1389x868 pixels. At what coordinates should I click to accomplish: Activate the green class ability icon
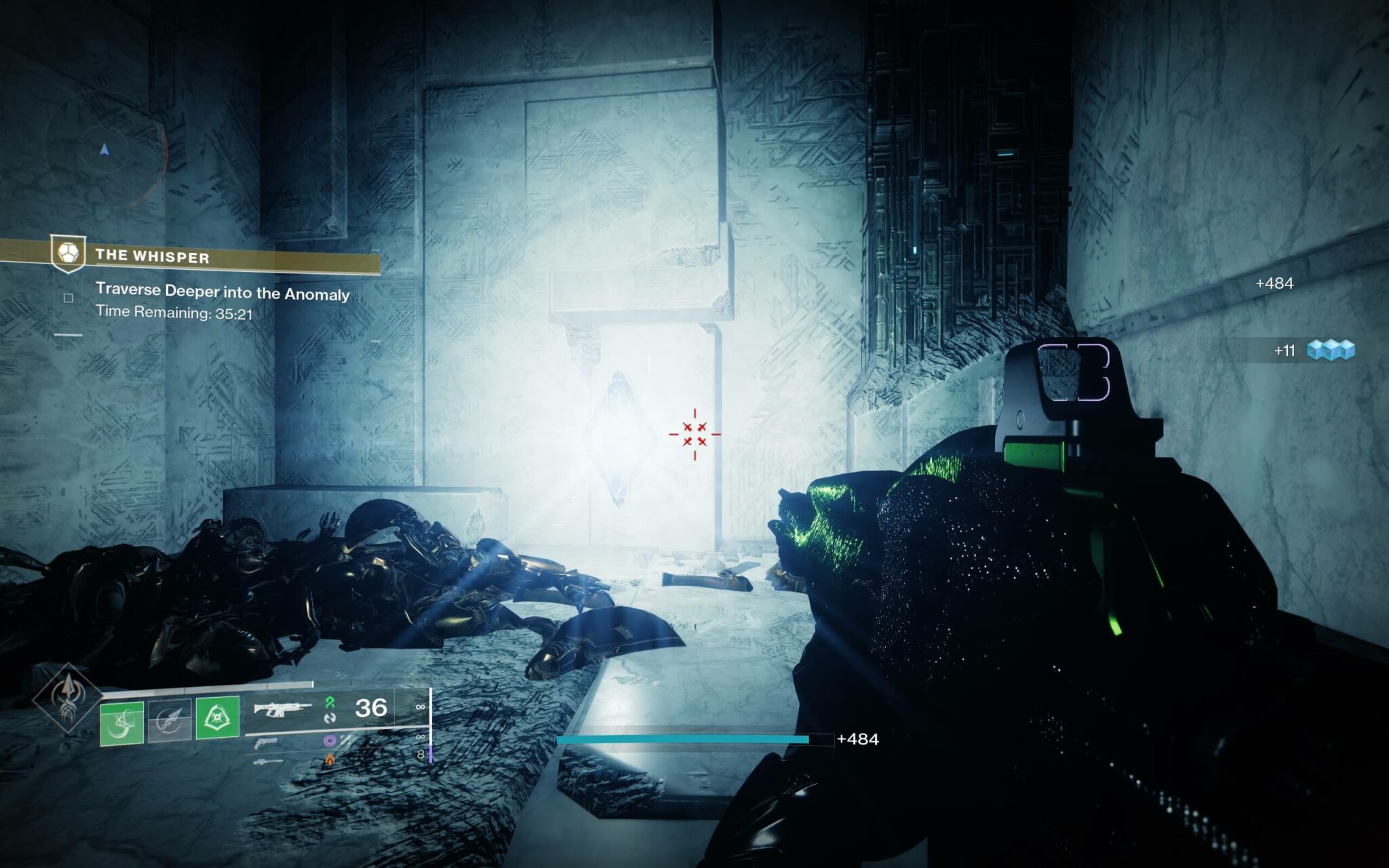click(x=218, y=717)
